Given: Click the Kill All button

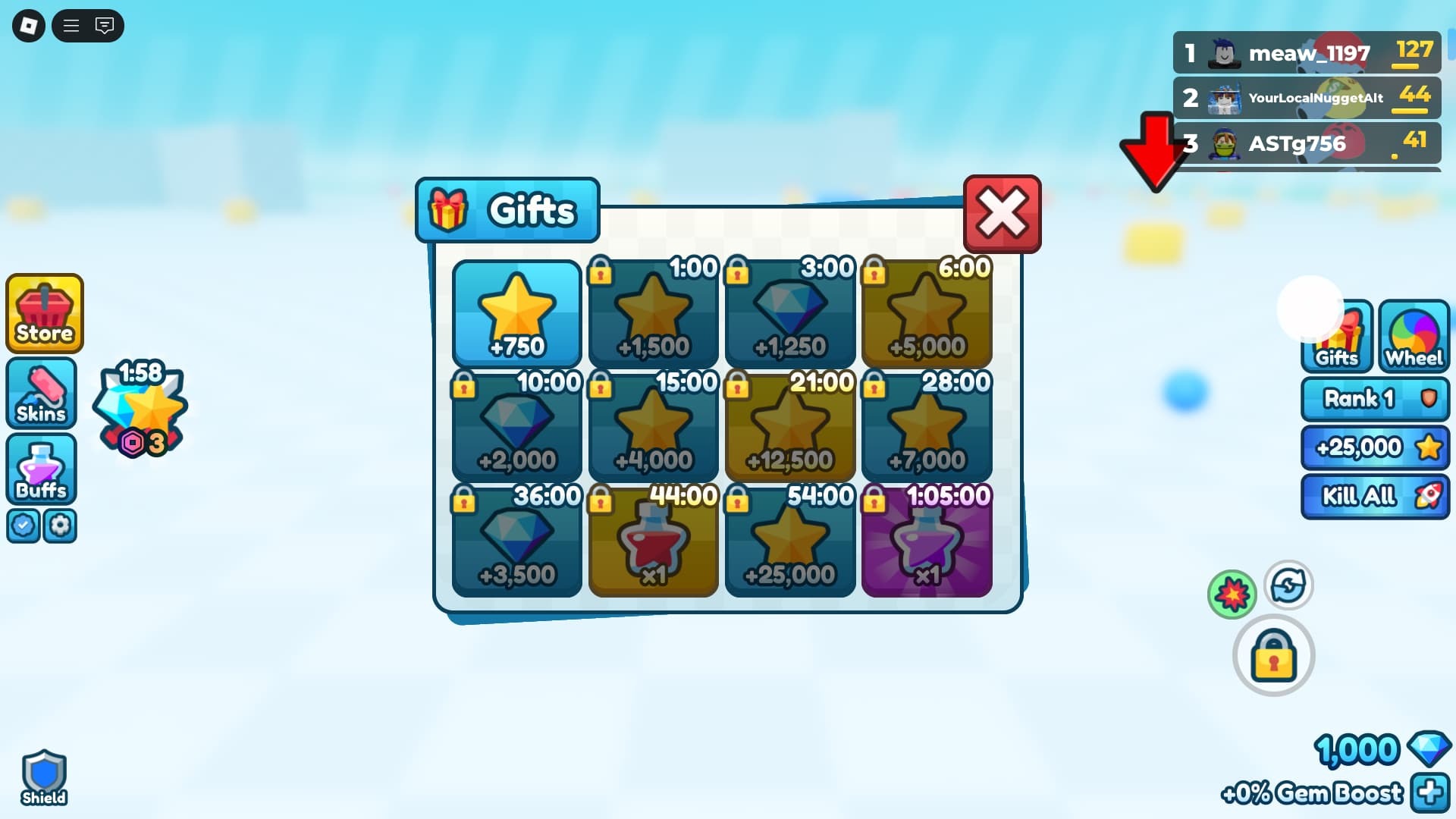Looking at the screenshot, I should 1375,496.
